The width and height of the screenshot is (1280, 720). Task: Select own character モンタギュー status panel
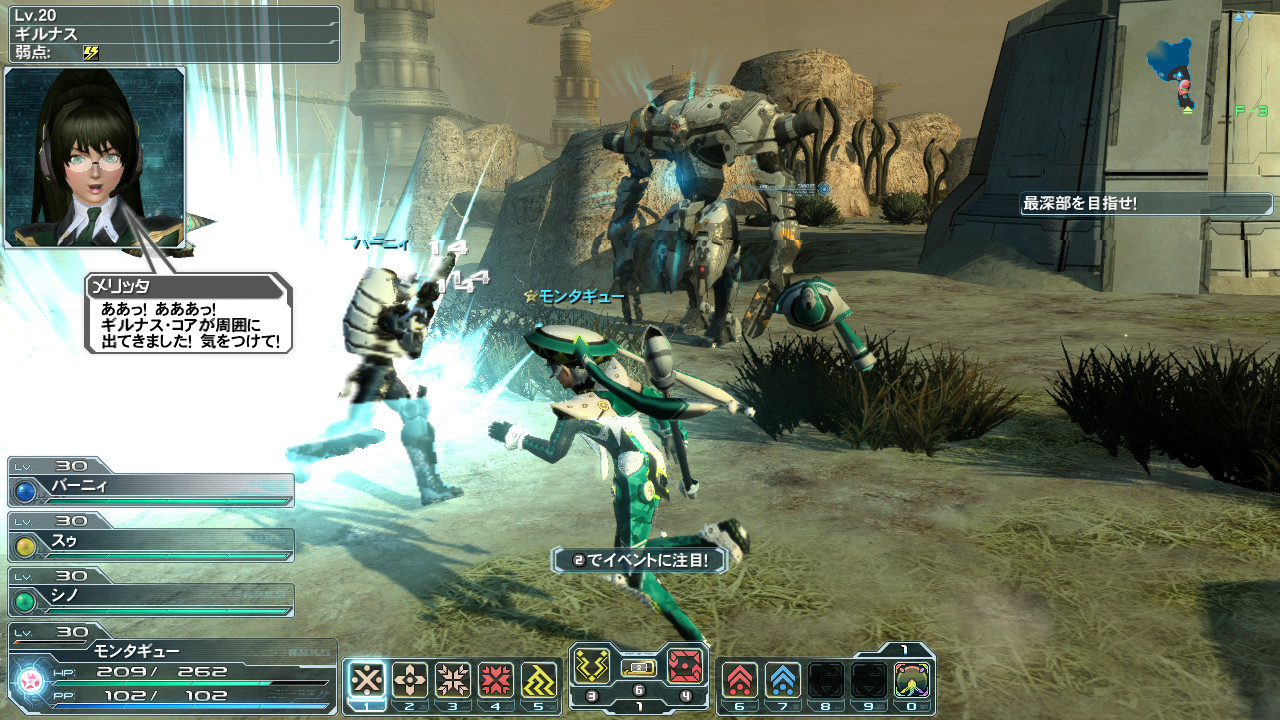click(172, 668)
